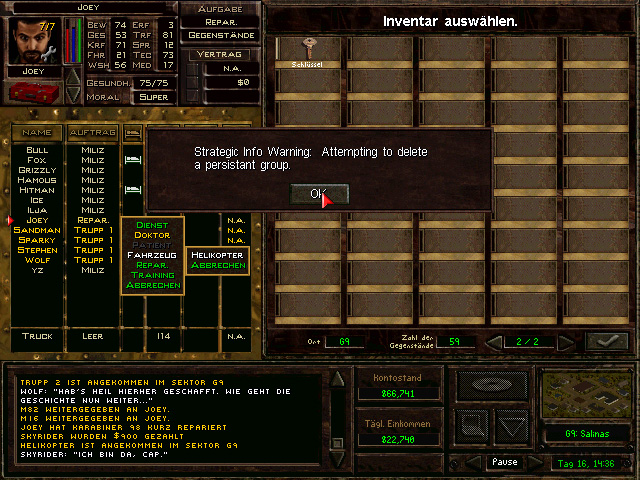
Task: Select the Schlüssel key inventory slot
Action: point(309,51)
